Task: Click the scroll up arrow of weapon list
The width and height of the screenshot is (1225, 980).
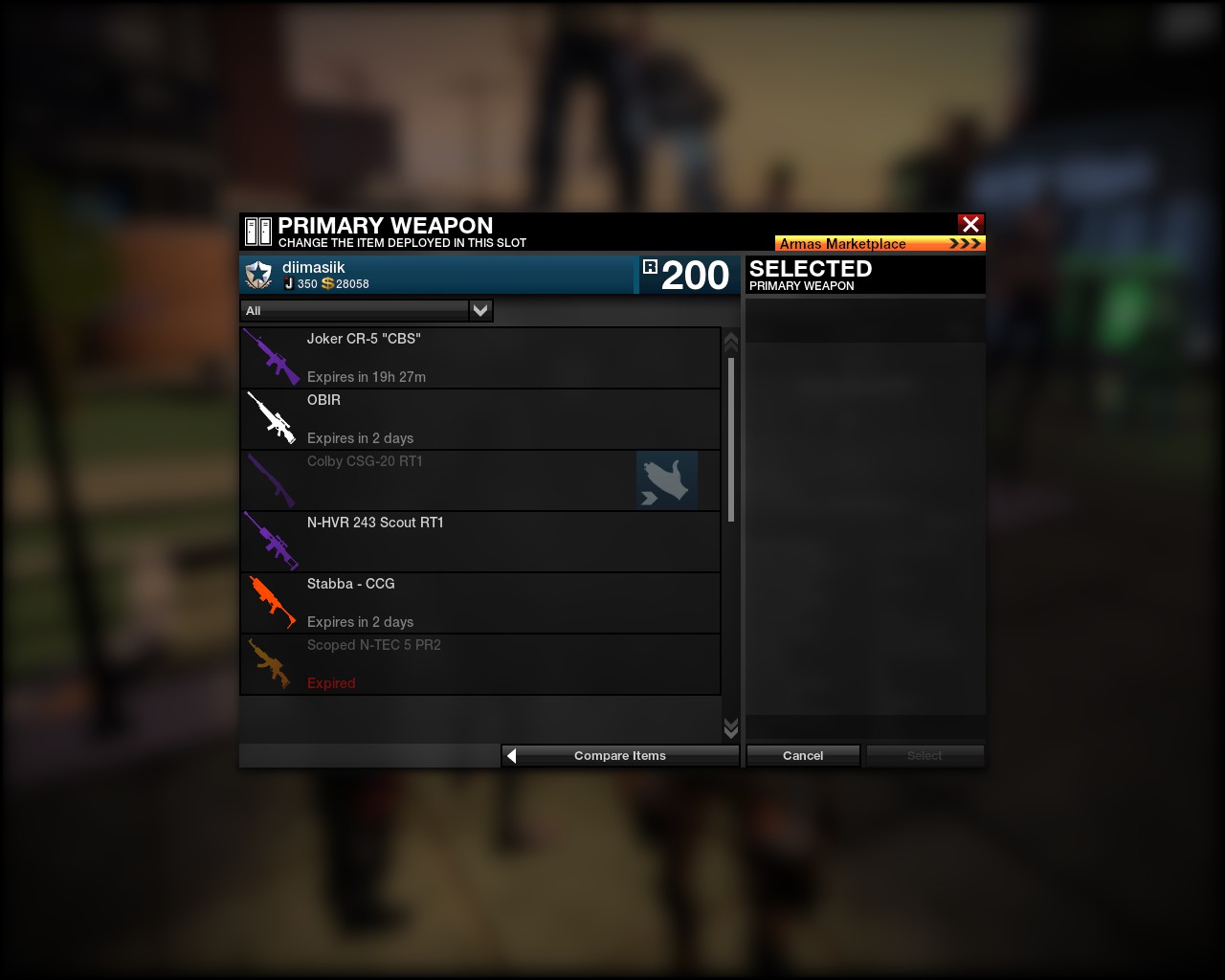Action: tap(731, 342)
